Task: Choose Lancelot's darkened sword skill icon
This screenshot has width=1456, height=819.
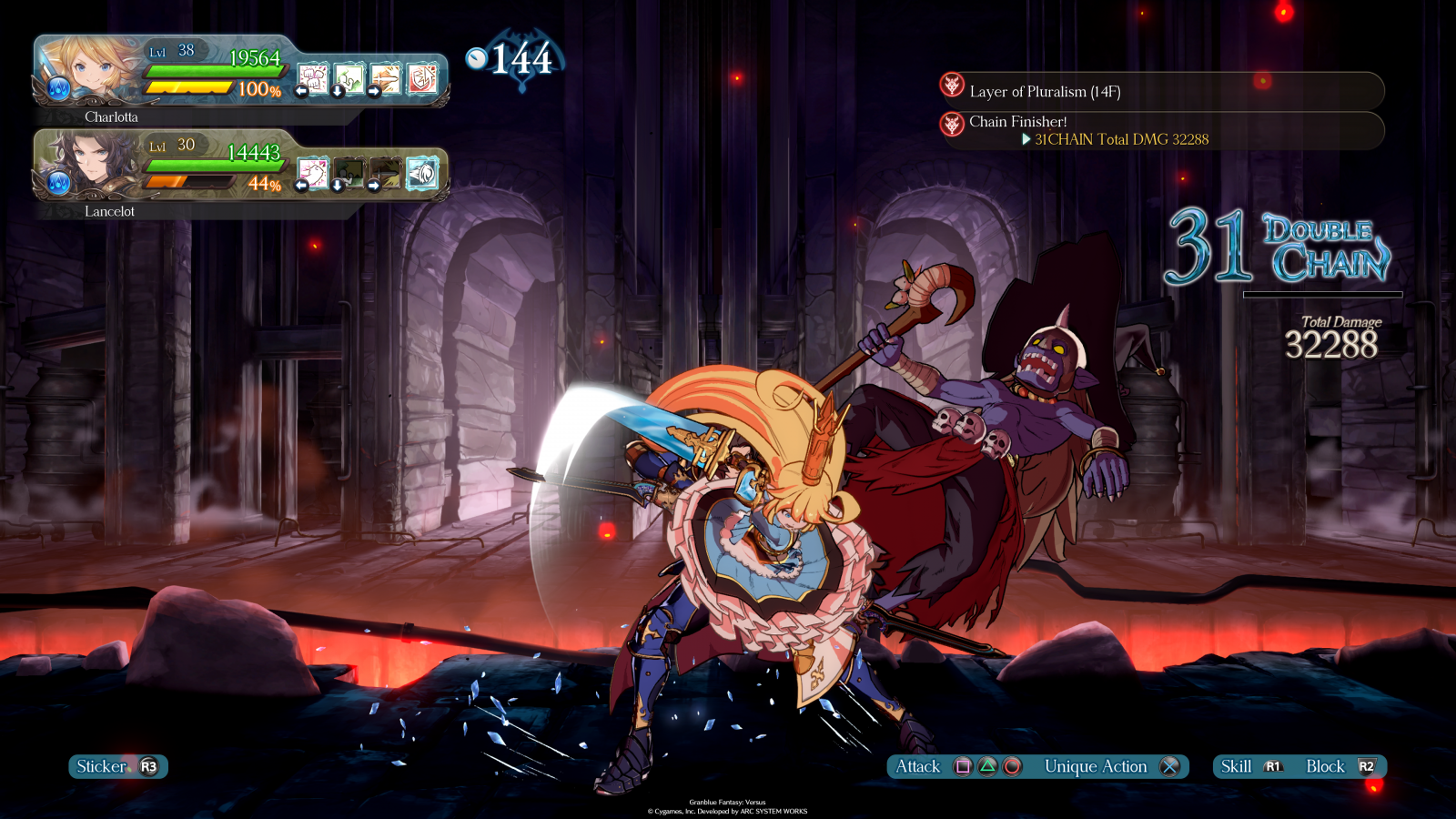Action: point(386,173)
